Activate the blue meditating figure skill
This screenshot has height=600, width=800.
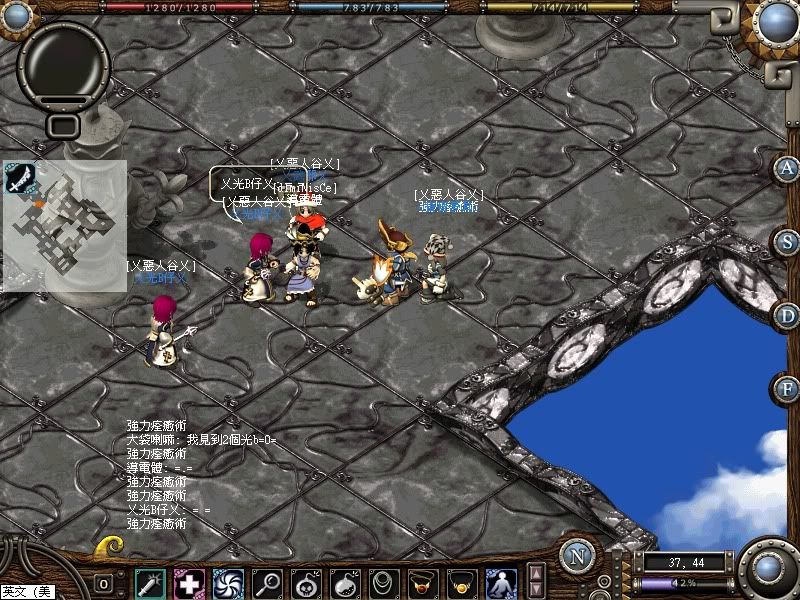point(501,582)
